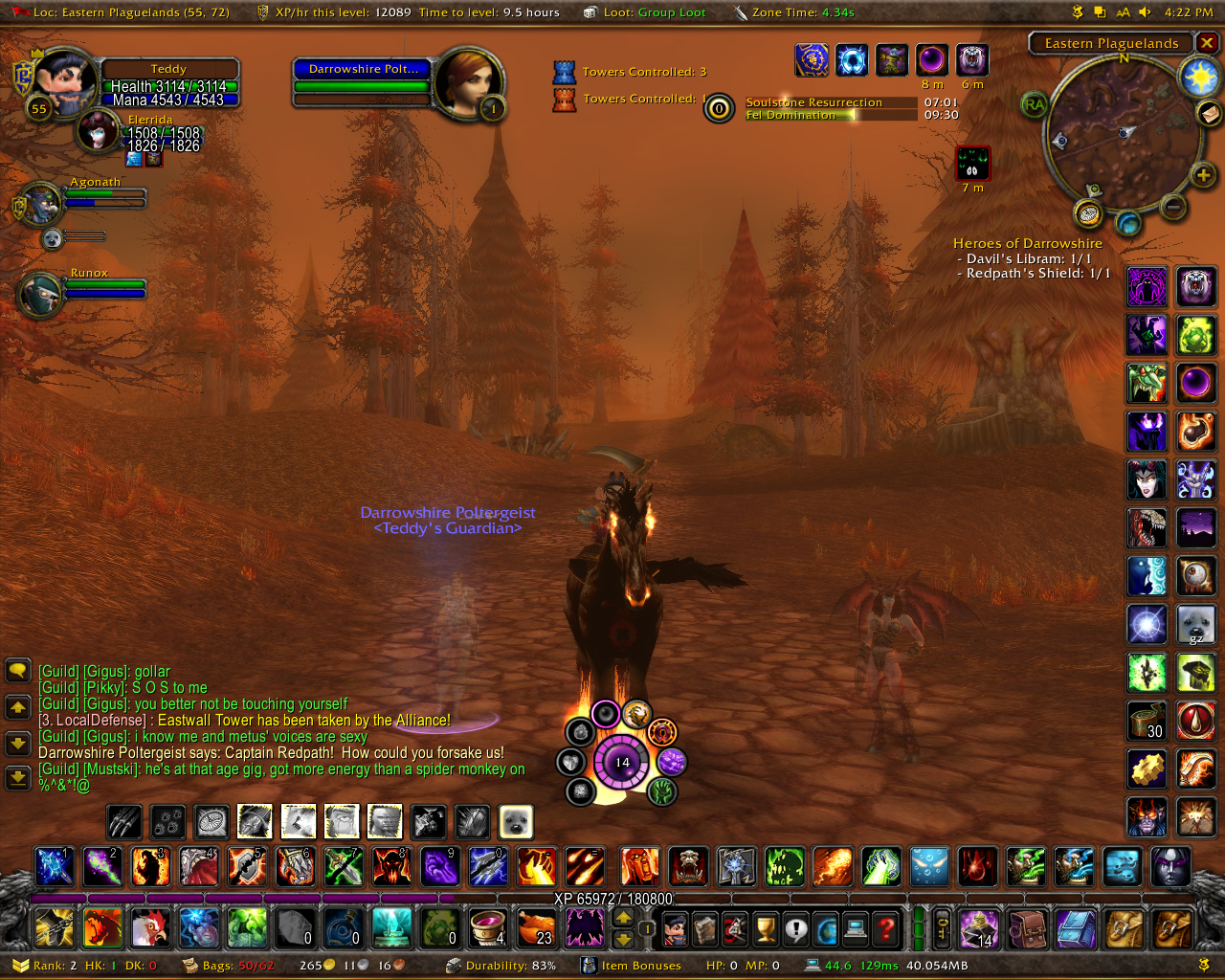Close the Eastern Plaguelands minimap
The image size is (1225, 980).
tap(1208, 43)
